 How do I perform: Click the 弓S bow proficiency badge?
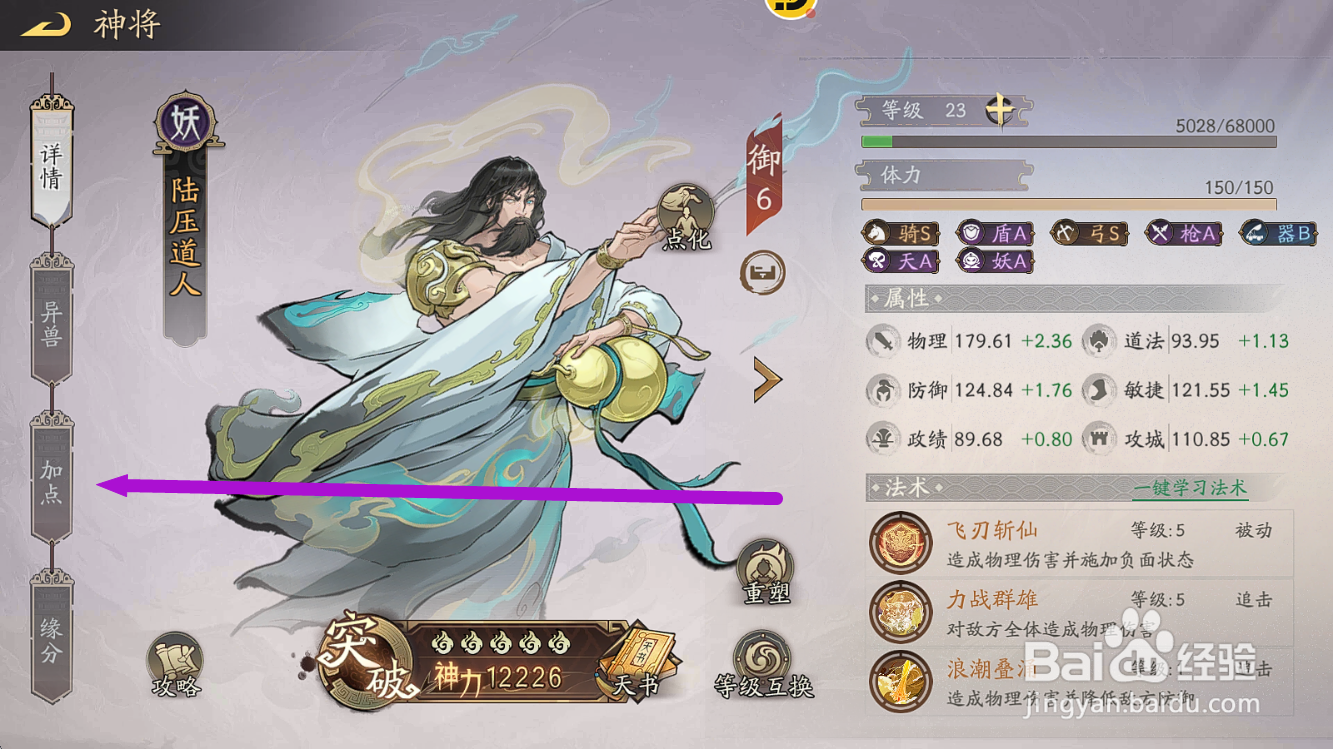click(1089, 233)
